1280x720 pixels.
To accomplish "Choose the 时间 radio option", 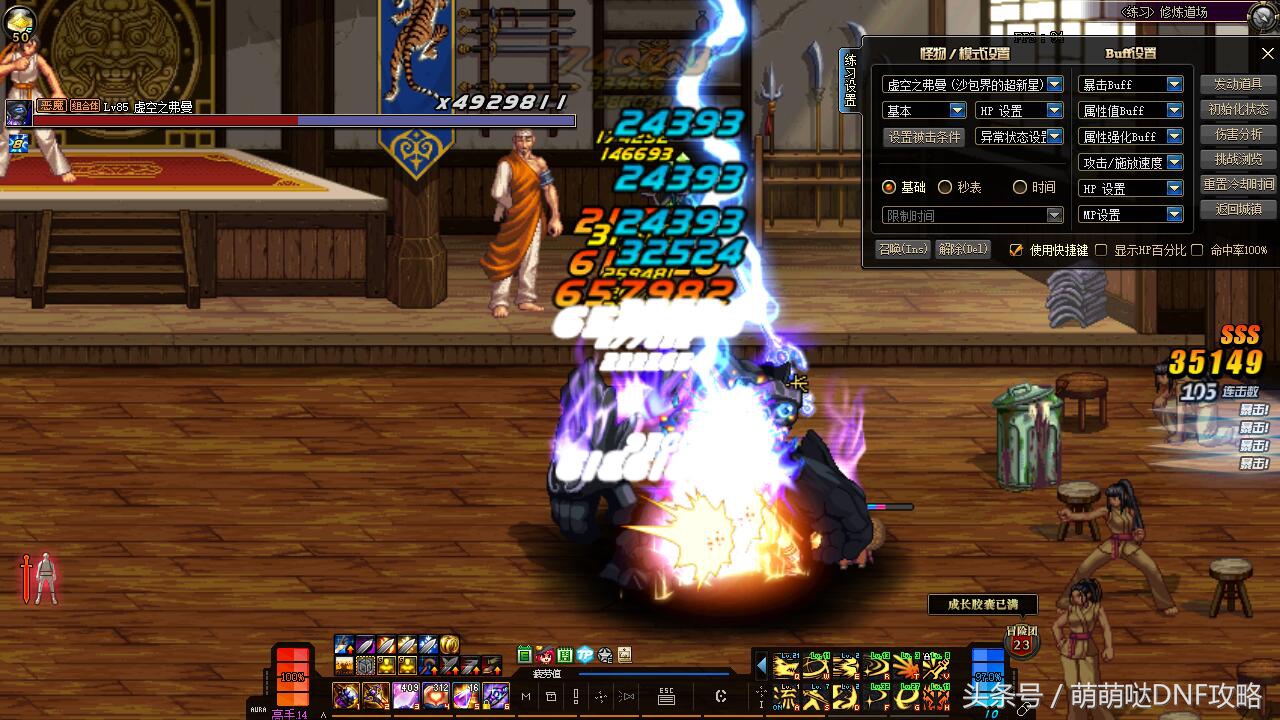I will (1020, 188).
